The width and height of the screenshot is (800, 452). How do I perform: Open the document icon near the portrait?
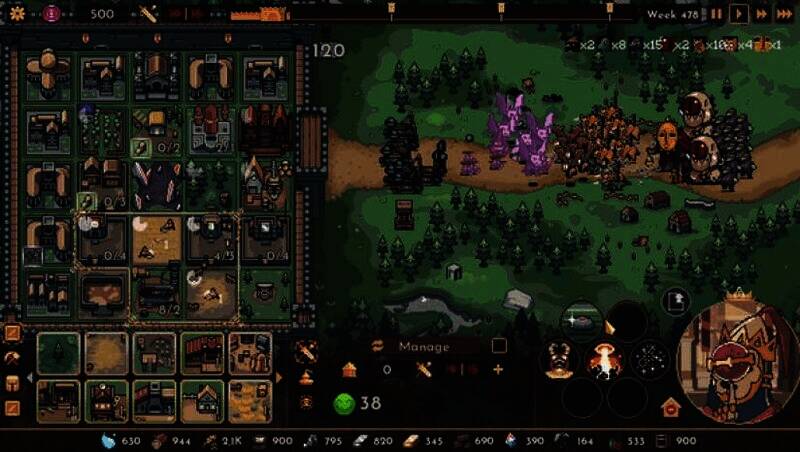(676, 298)
